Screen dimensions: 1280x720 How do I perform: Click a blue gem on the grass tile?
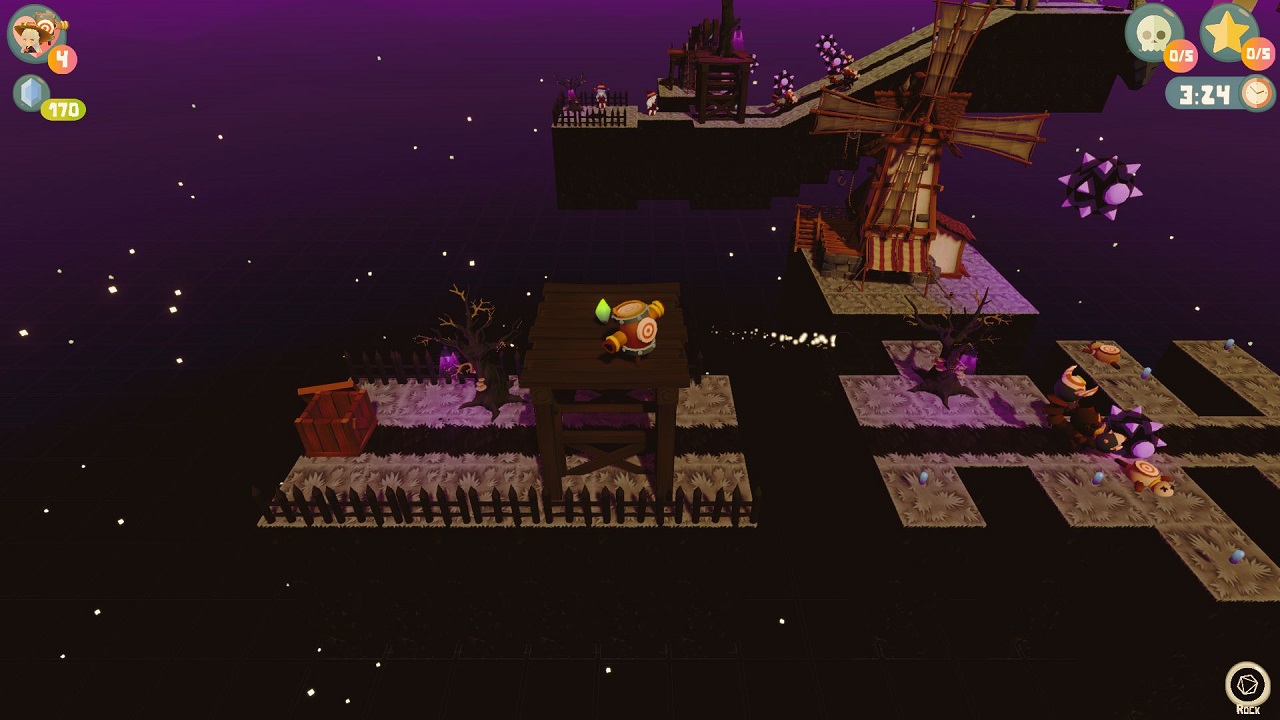[x=925, y=478]
